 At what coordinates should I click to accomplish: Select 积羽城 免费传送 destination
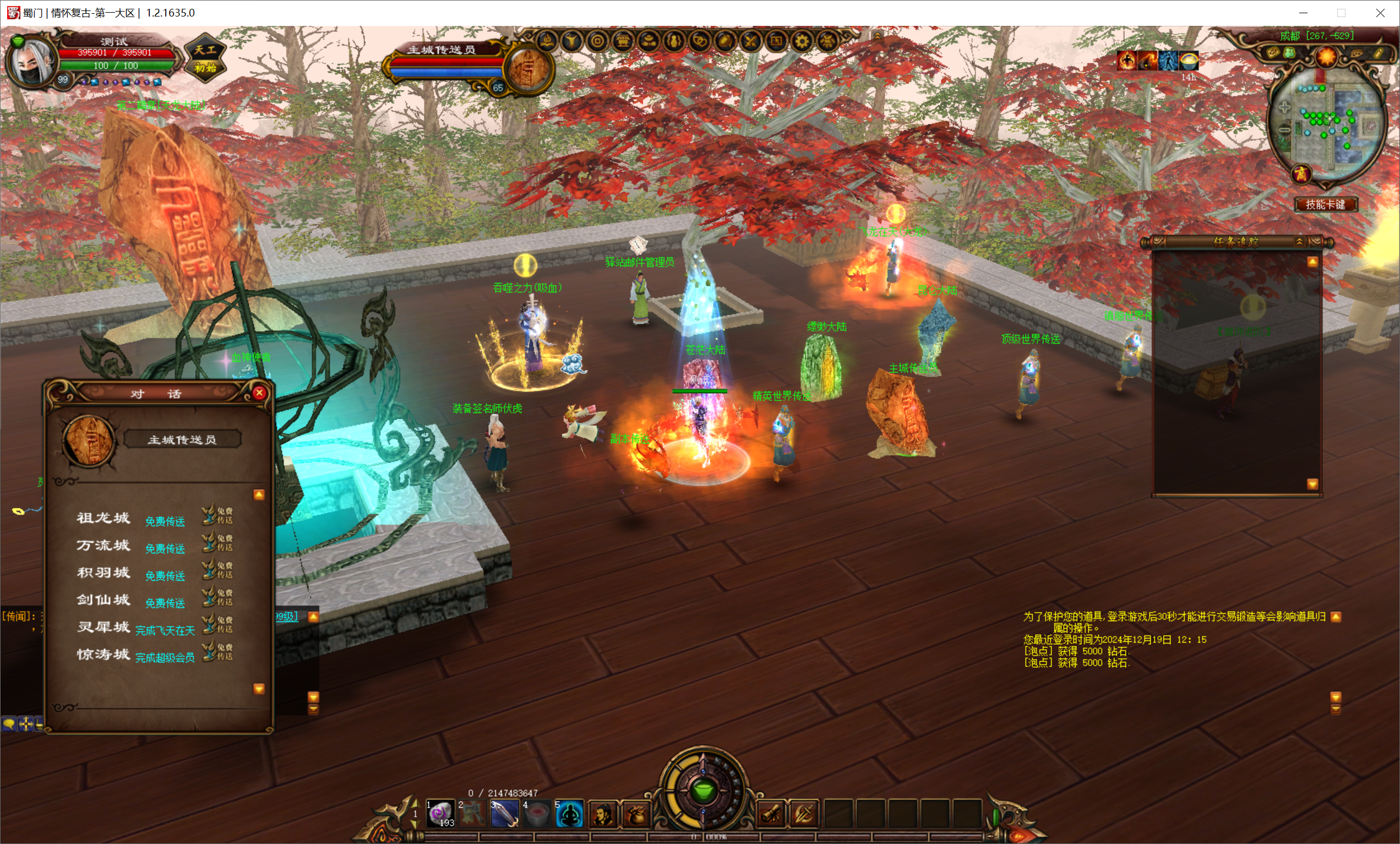(165, 576)
